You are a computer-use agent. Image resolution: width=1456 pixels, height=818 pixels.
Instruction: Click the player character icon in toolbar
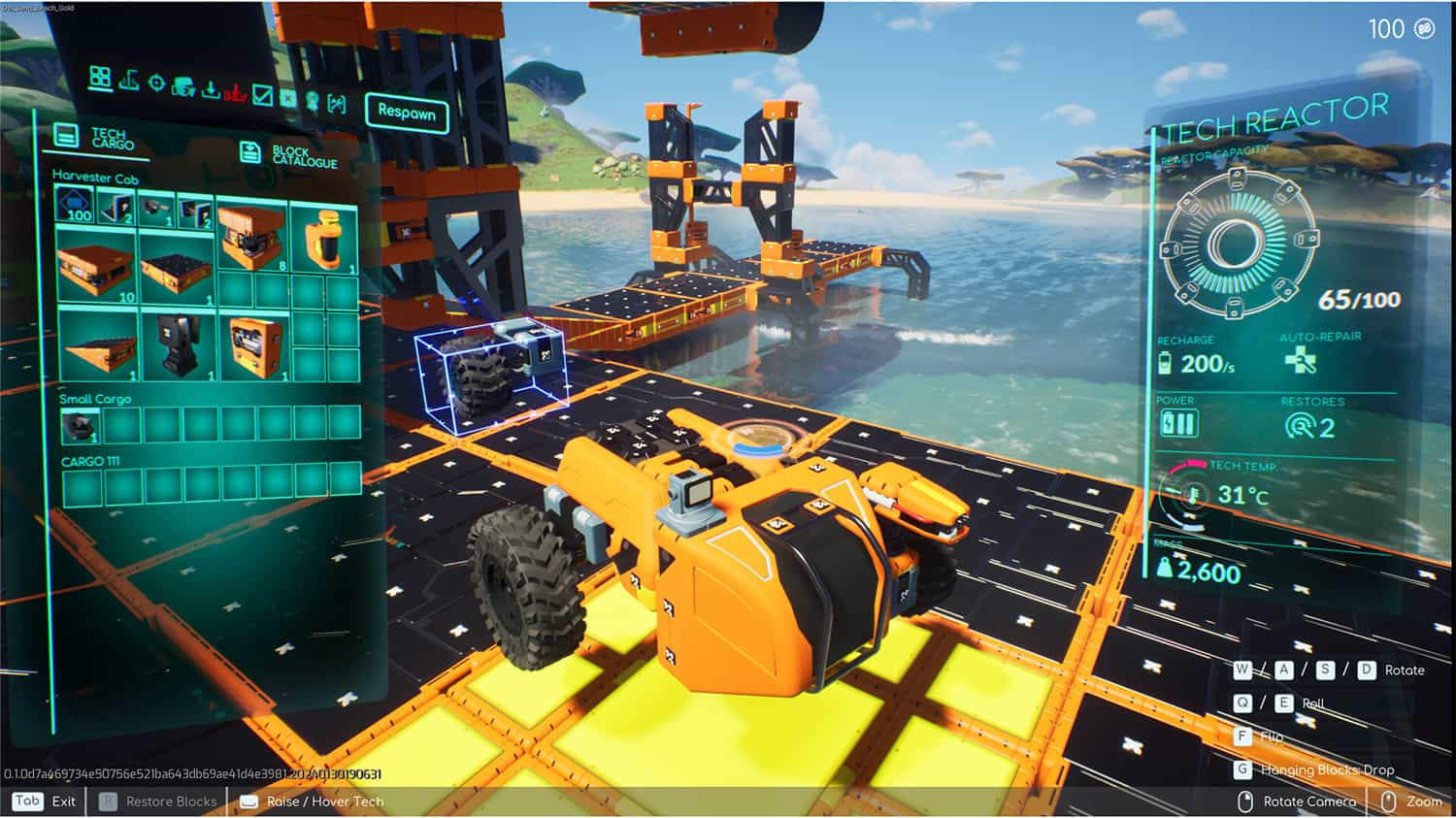[313, 99]
